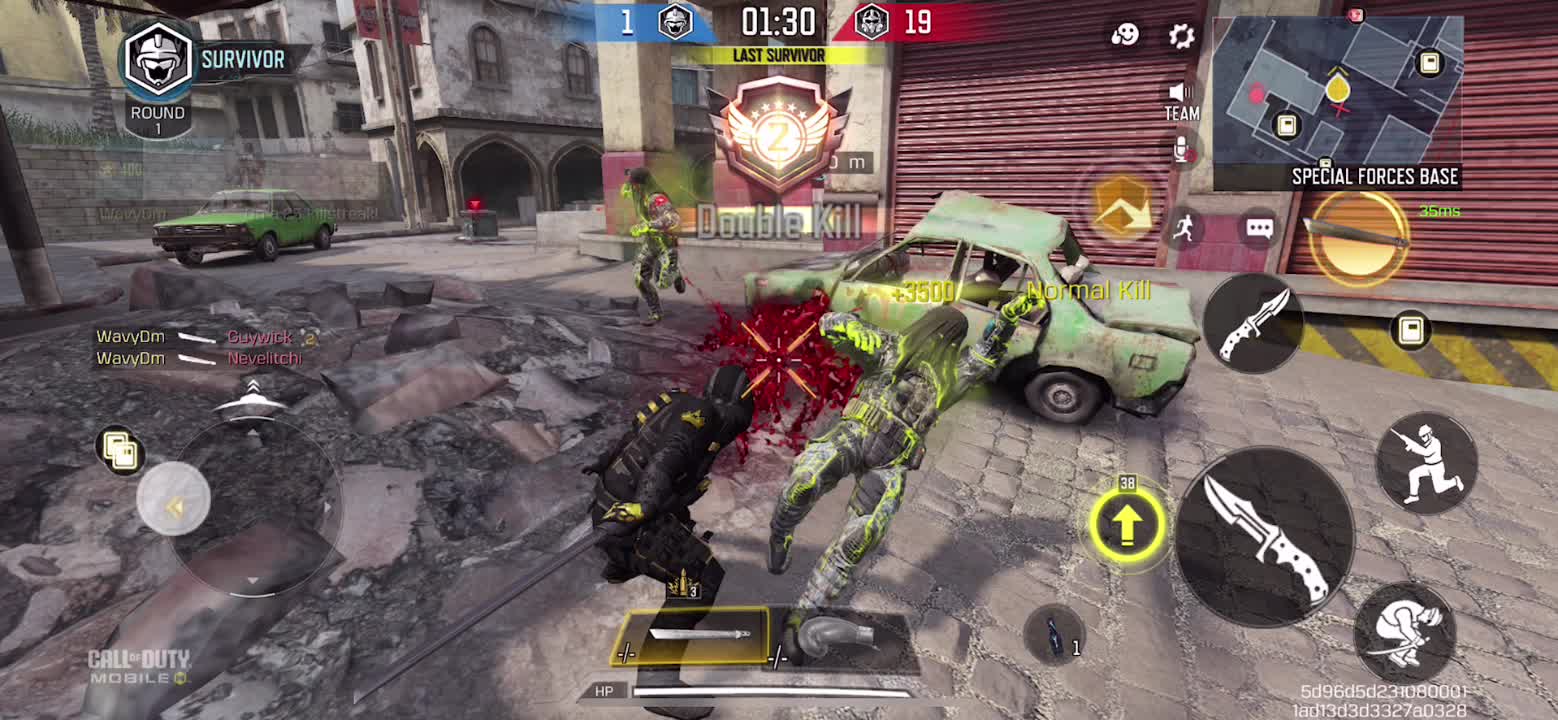Image resolution: width=1558 pixels, height=720 pixels.
Task: Tap the overlapping cards icon near joystick
Action: (121, 449)
